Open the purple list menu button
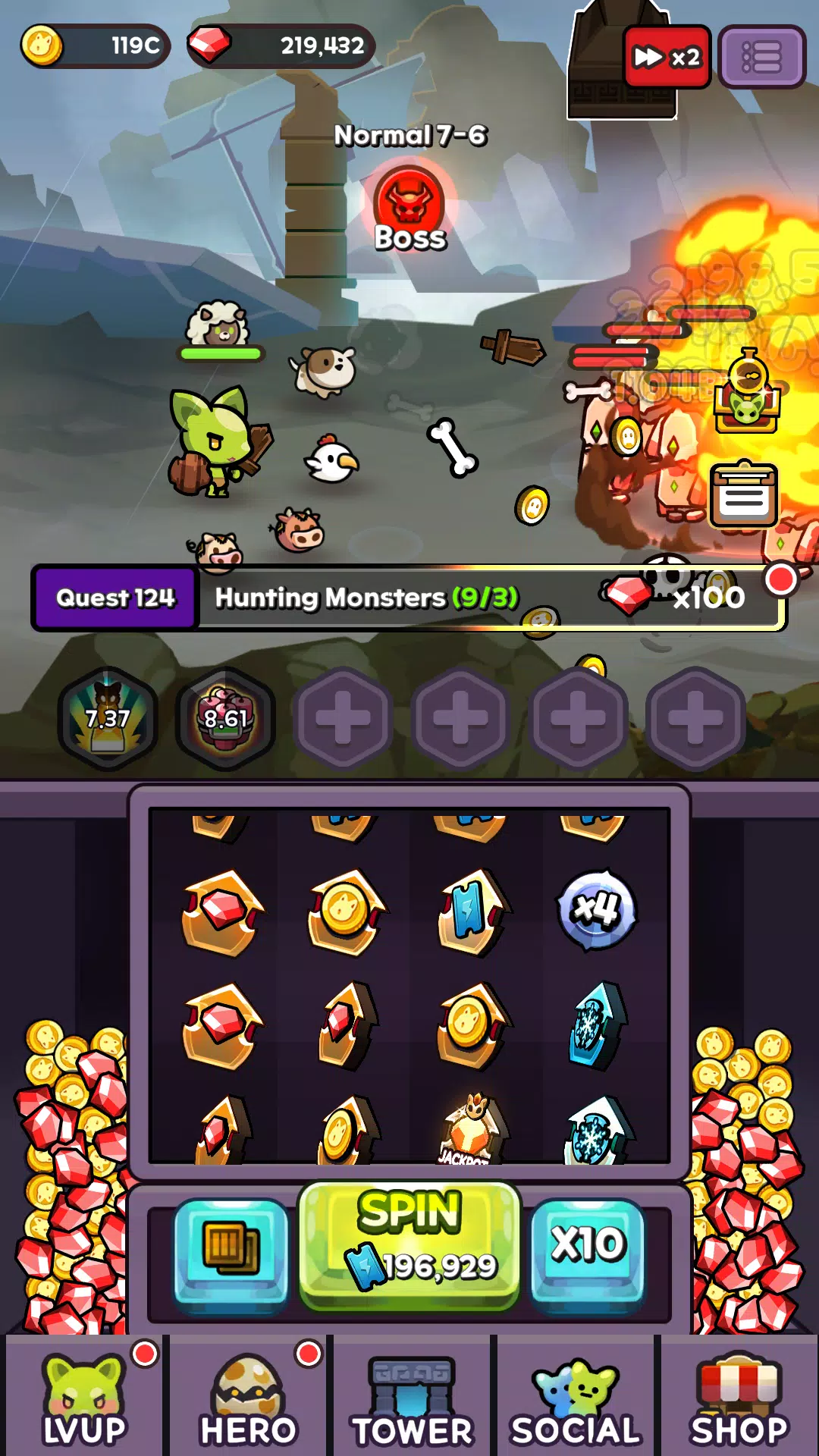Viewport: 819px width, 1456px height. 761,58
